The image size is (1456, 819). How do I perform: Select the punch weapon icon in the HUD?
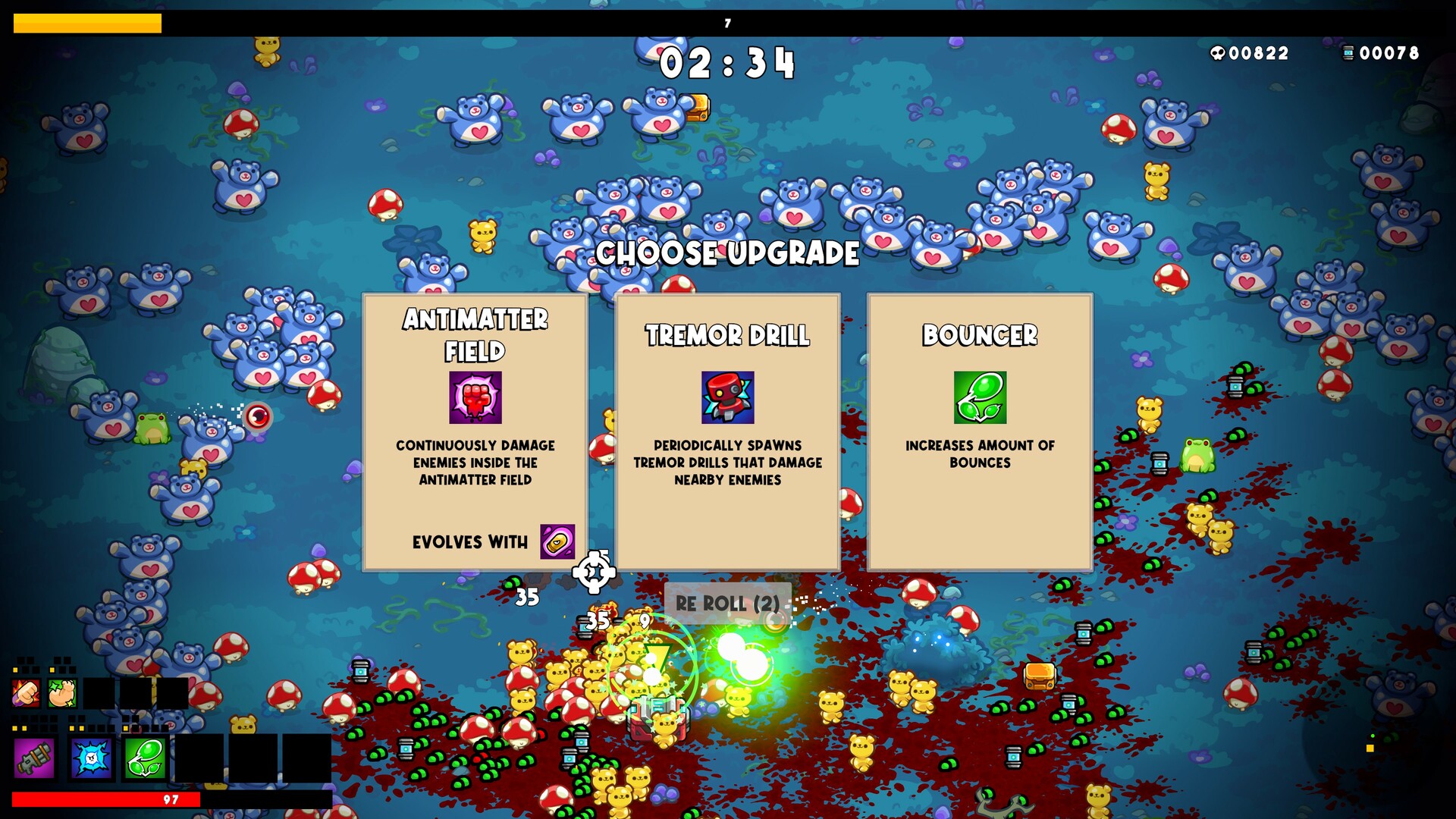pos(27,692)
